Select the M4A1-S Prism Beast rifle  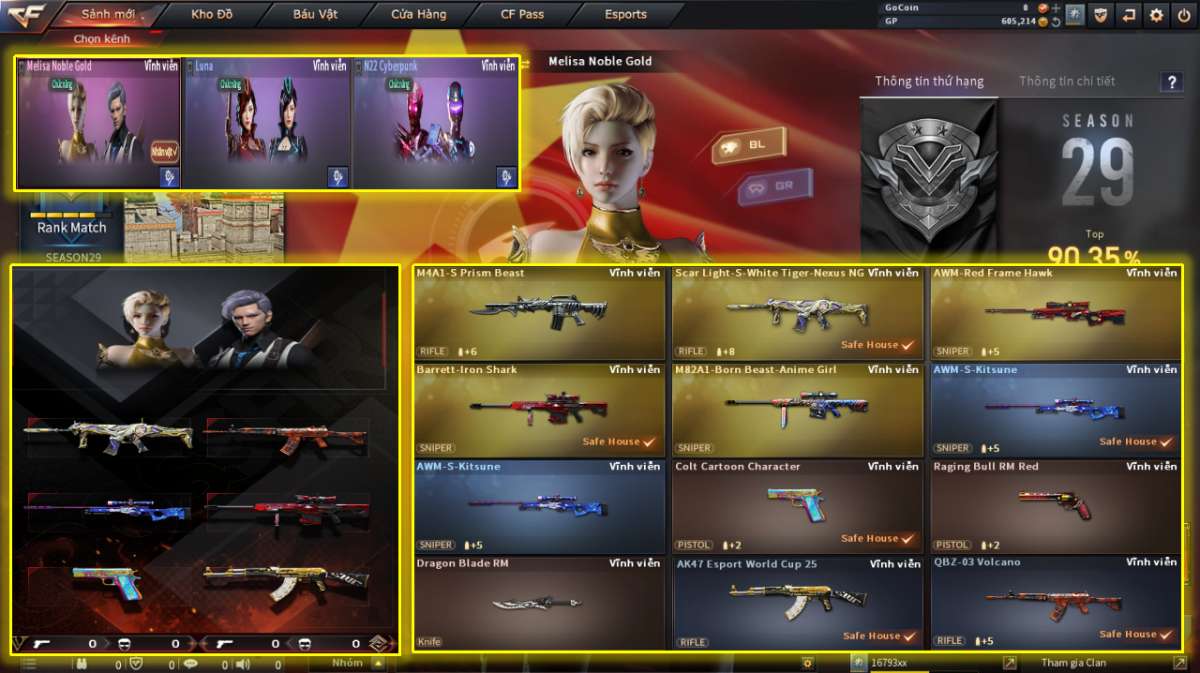coord(539,312)
